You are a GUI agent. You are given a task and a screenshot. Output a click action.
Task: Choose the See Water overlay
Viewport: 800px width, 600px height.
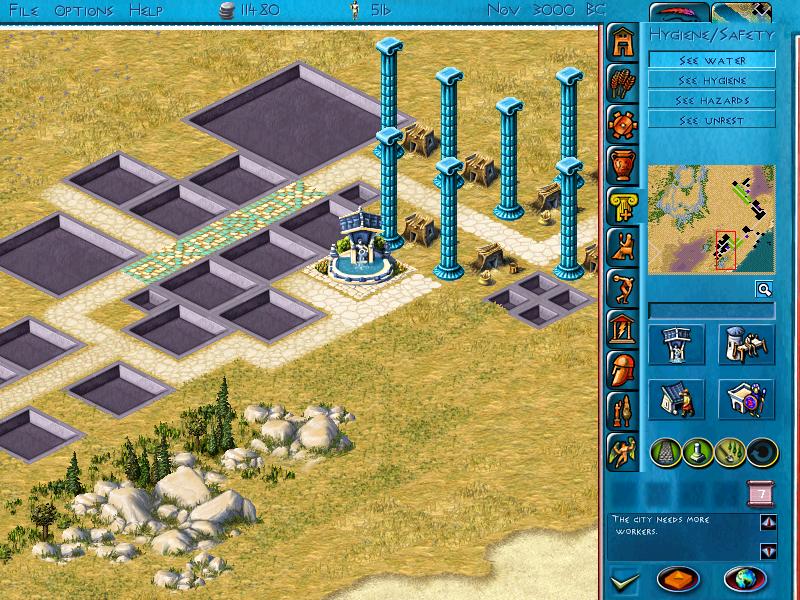[711, 60]
